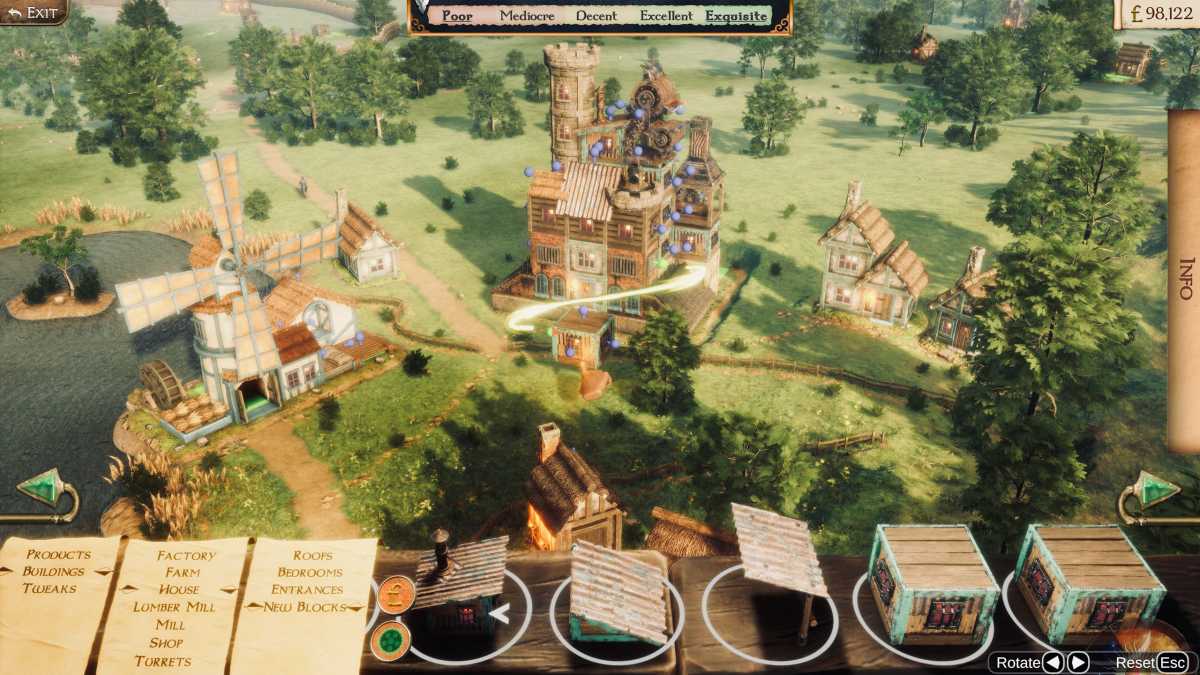This screenshot has height=675, width=1200.
Task: Open the Tweaks menu entry
Action: [x=49, y=589]
